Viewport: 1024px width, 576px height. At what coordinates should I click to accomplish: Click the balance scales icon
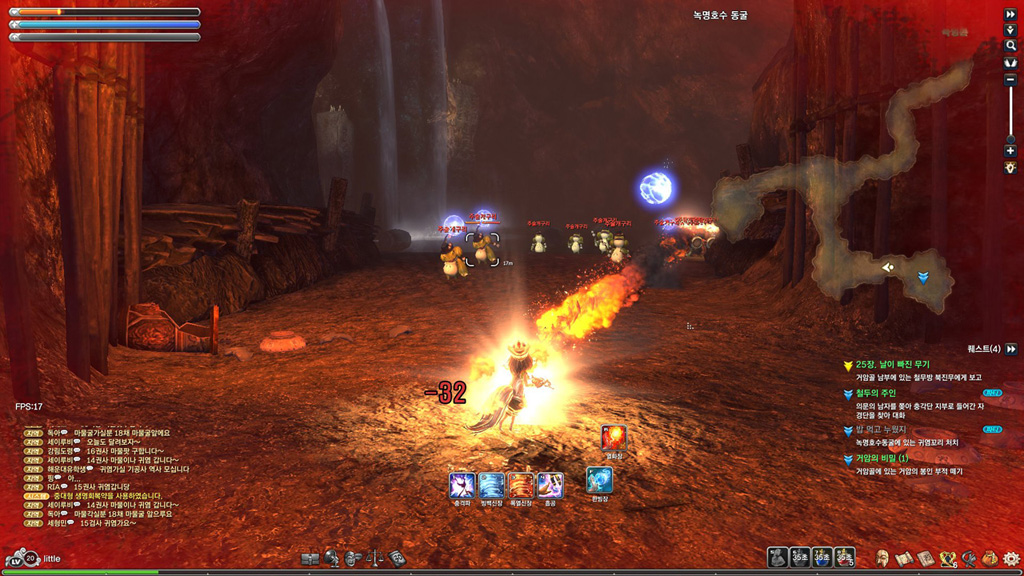[x=375, y=558]
